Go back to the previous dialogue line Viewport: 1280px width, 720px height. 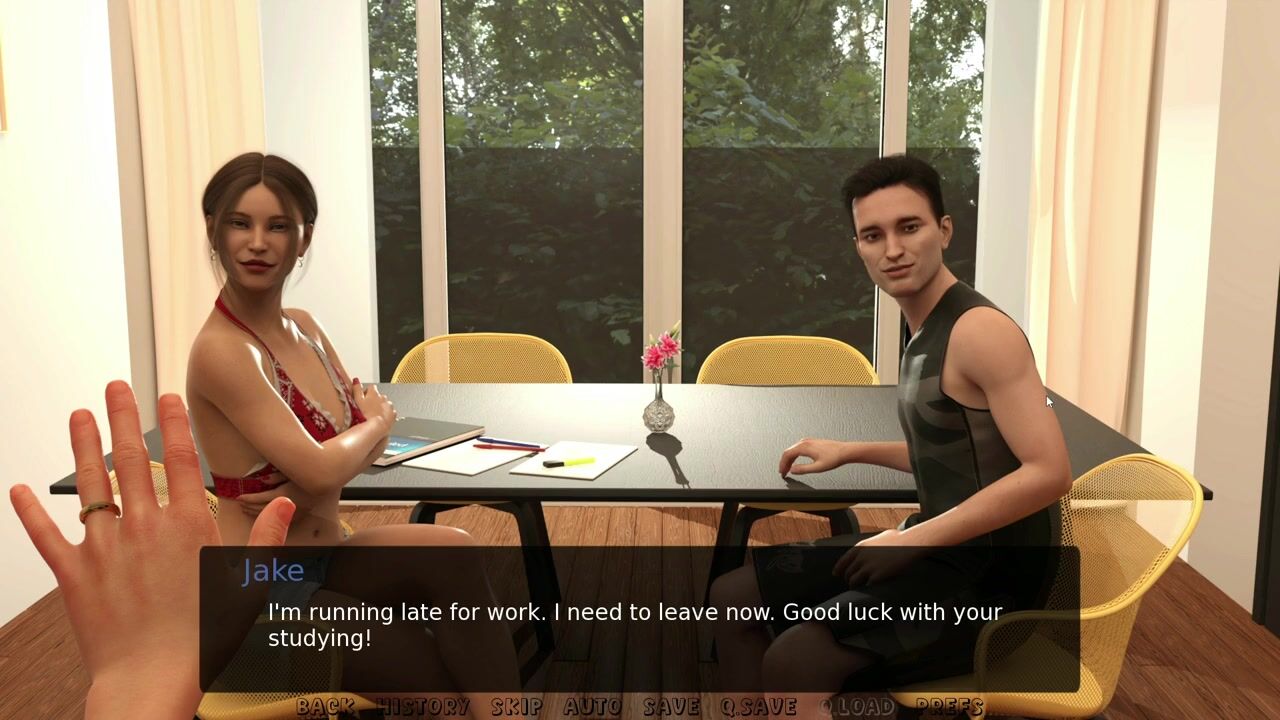click(x=325, y=706)
